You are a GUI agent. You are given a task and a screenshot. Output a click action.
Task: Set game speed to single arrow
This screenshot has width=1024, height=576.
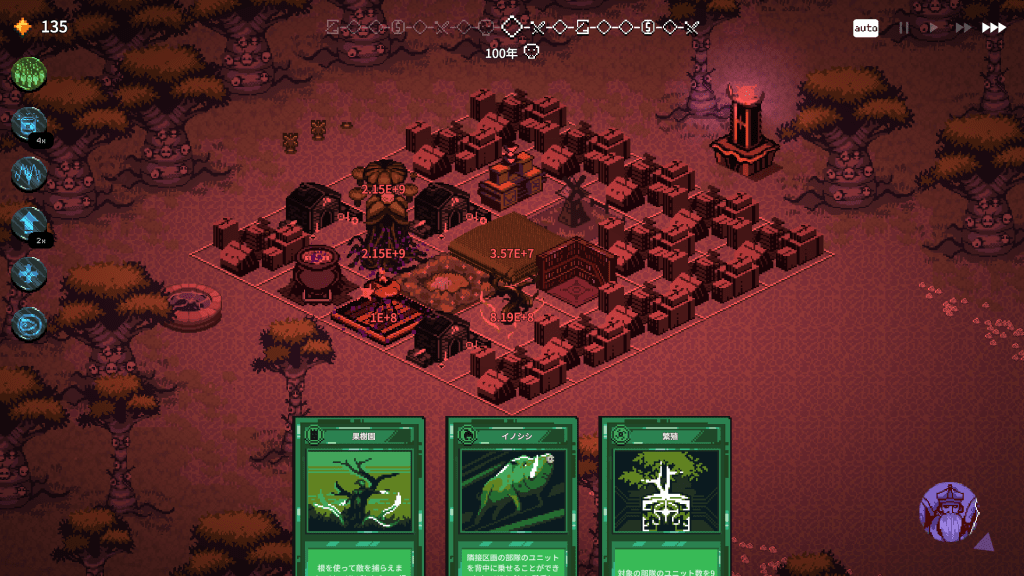pyautogui.click(x=934, y=28)
